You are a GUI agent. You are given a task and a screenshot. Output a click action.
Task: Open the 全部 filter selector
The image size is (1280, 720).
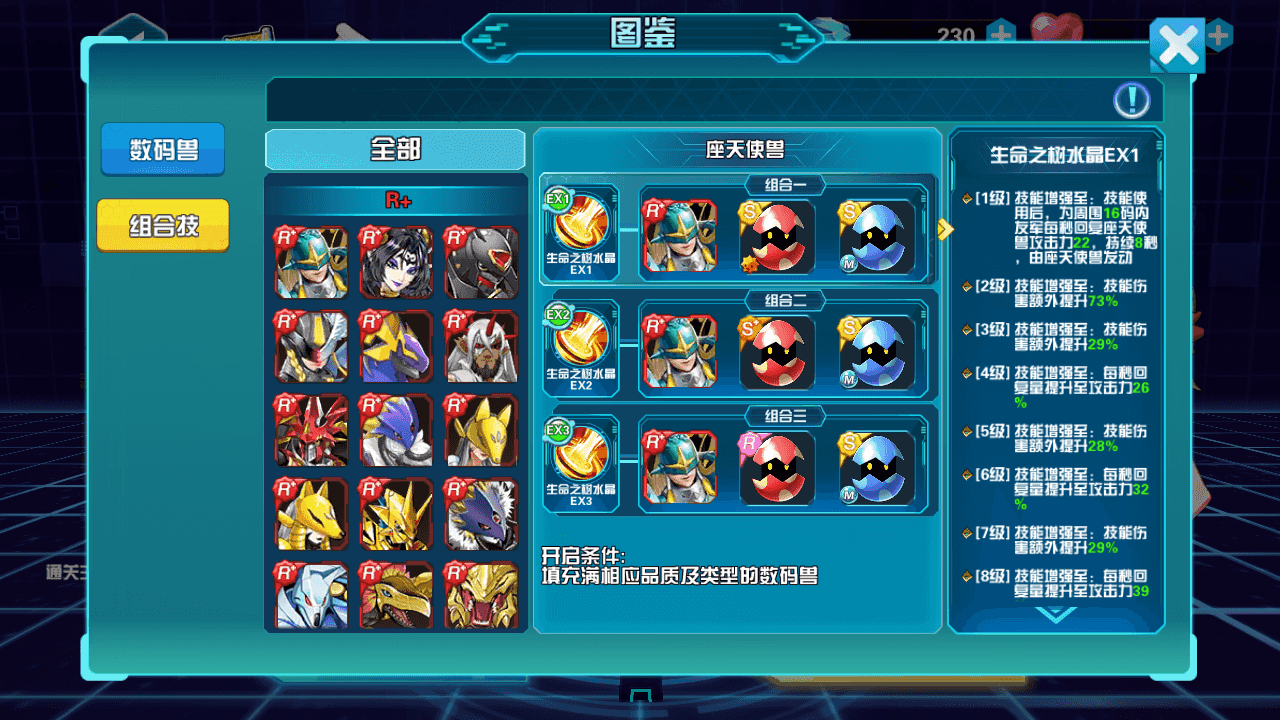(394, 148)
